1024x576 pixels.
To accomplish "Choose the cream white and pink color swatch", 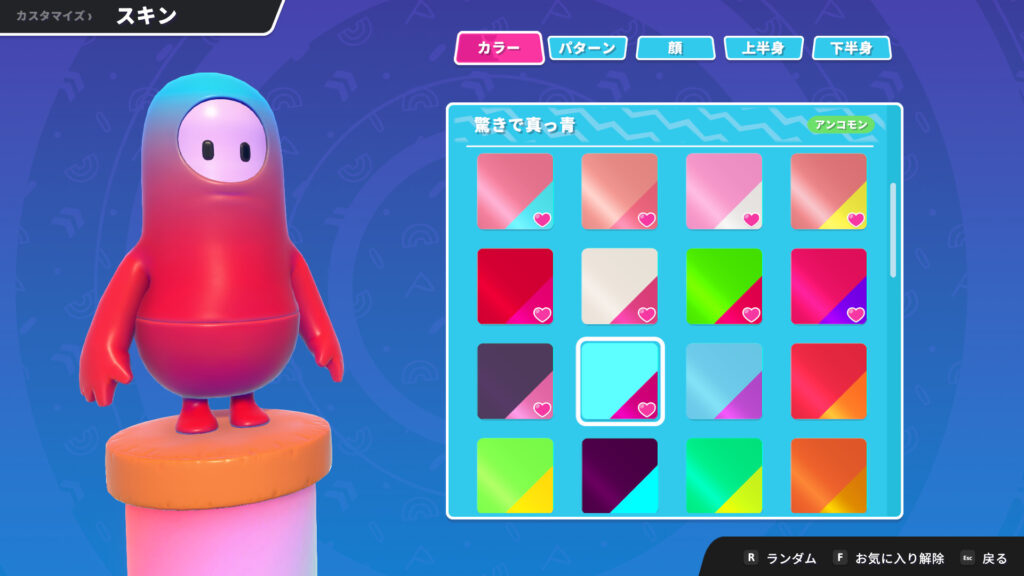I will click(620, 286).
